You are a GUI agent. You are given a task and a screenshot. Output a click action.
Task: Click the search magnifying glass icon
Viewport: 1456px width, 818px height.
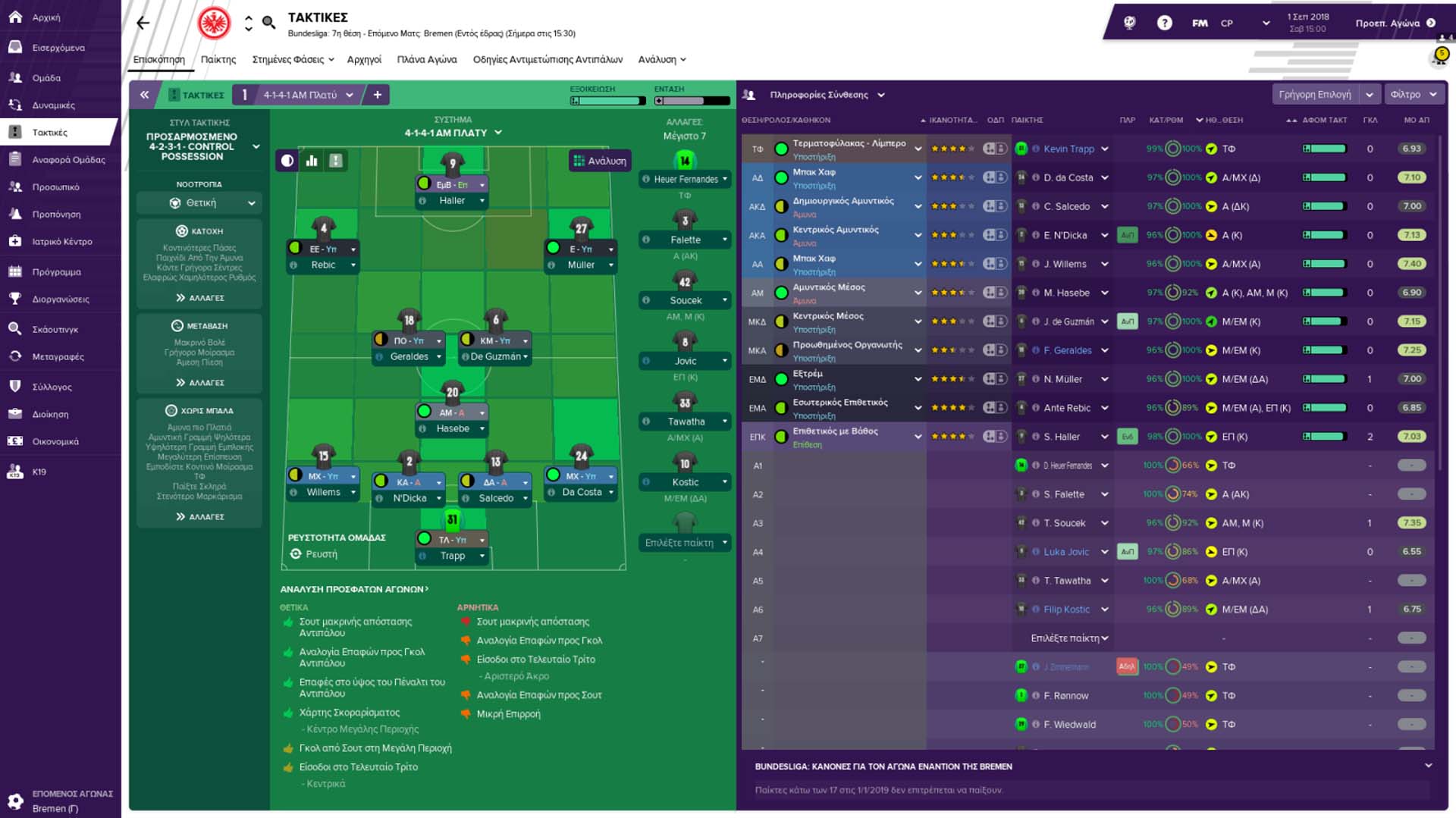coord(268,23)
